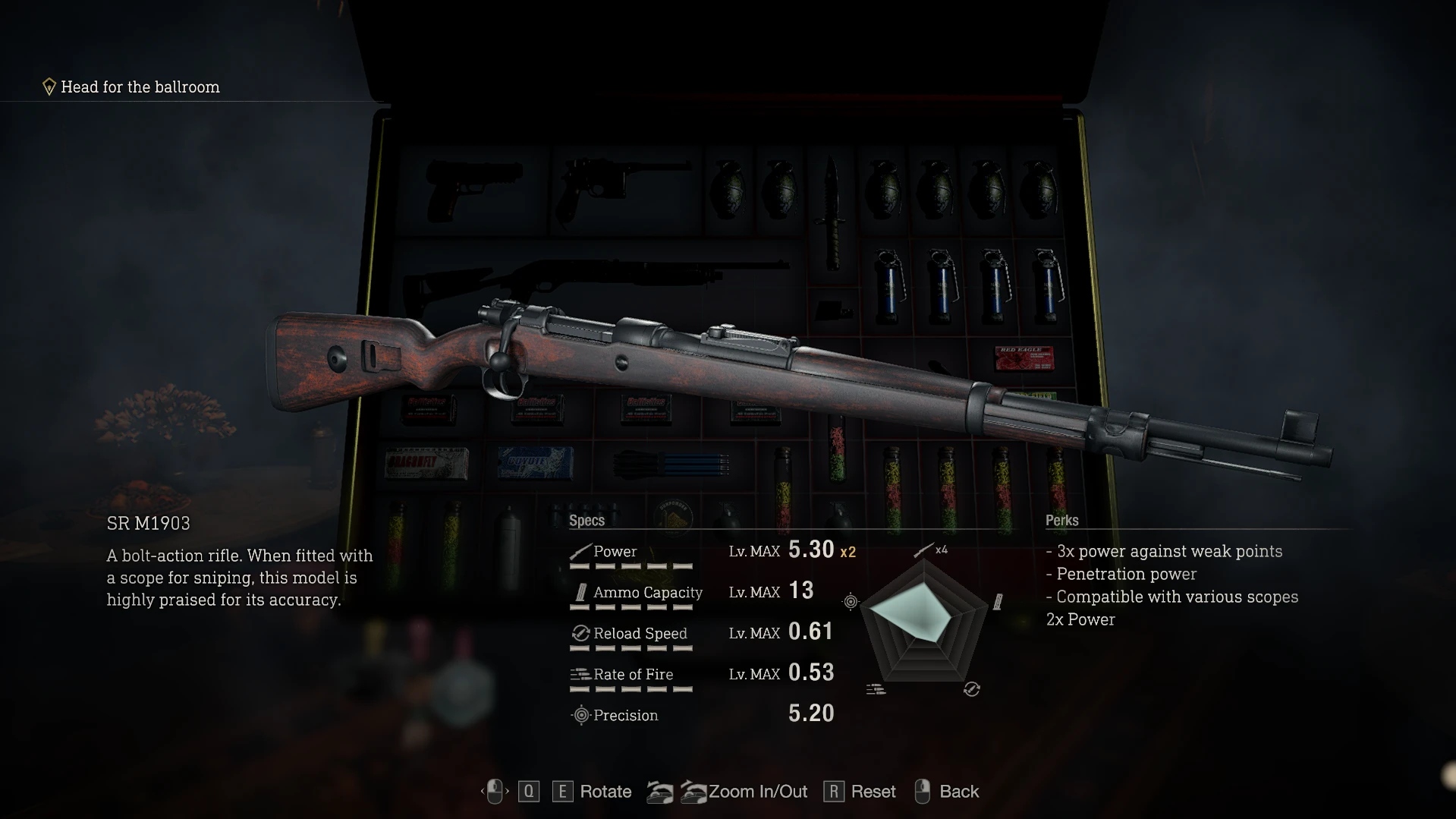Open the 'Head for the ballroom' objective tracker
The width and height of the screenshot is (1456, 819).
click(x=140, y=87)
